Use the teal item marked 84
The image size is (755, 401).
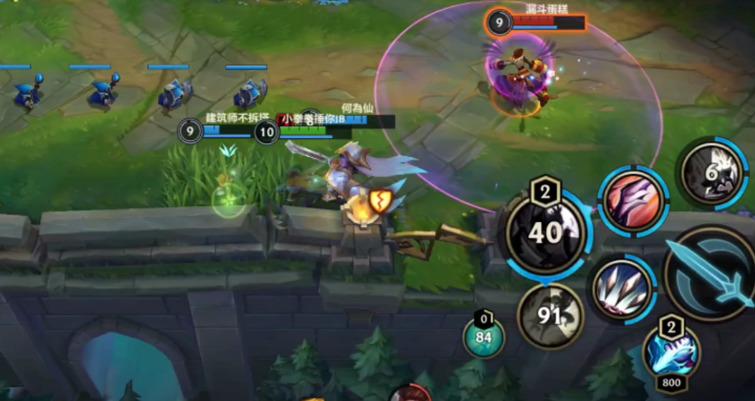[485, 335]
